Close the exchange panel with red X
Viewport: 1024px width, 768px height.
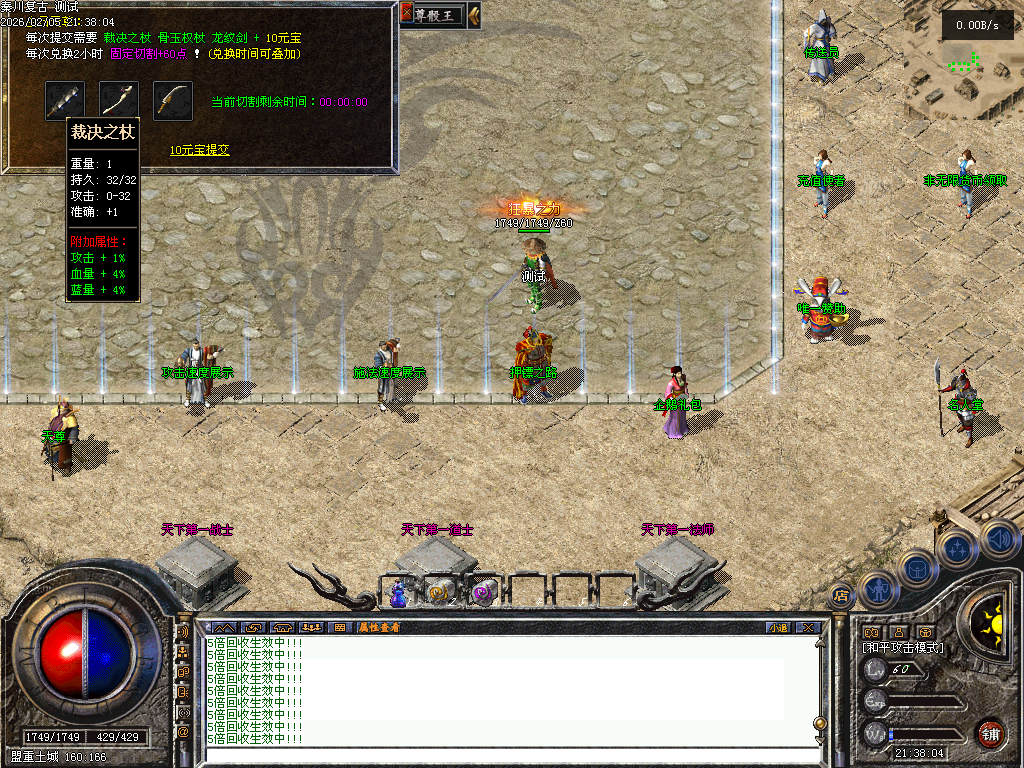click(x=407, y=13)
